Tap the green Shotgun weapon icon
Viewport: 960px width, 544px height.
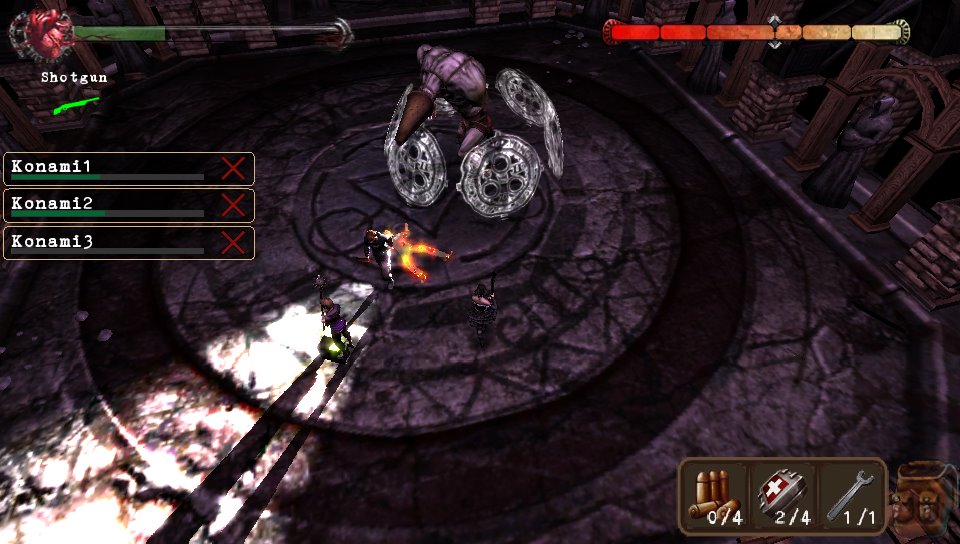75,103
